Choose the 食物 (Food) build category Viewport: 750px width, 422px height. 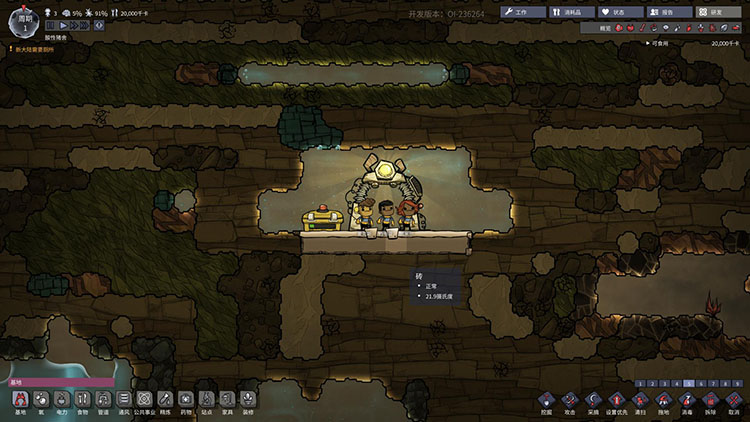tap(83, 401)
